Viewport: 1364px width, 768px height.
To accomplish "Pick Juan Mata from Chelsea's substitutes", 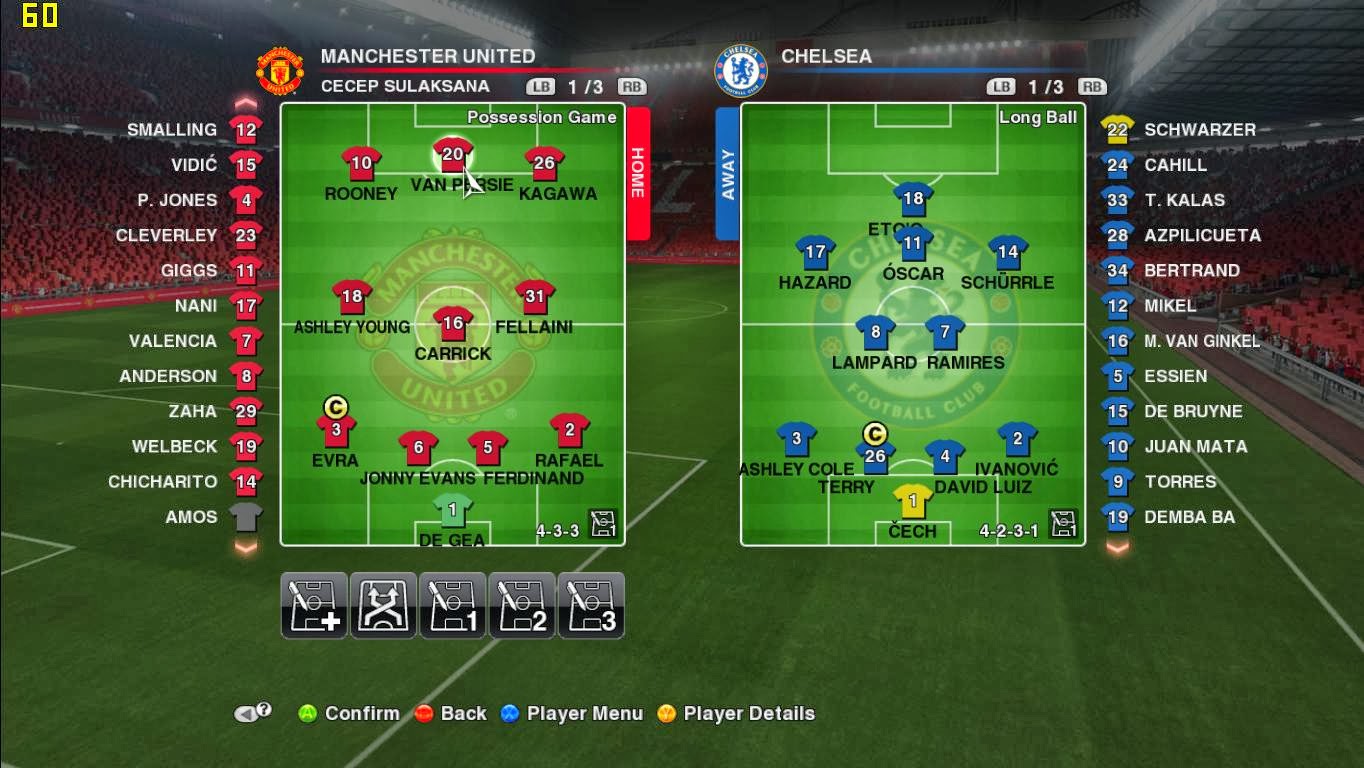I will point(1118,447).
